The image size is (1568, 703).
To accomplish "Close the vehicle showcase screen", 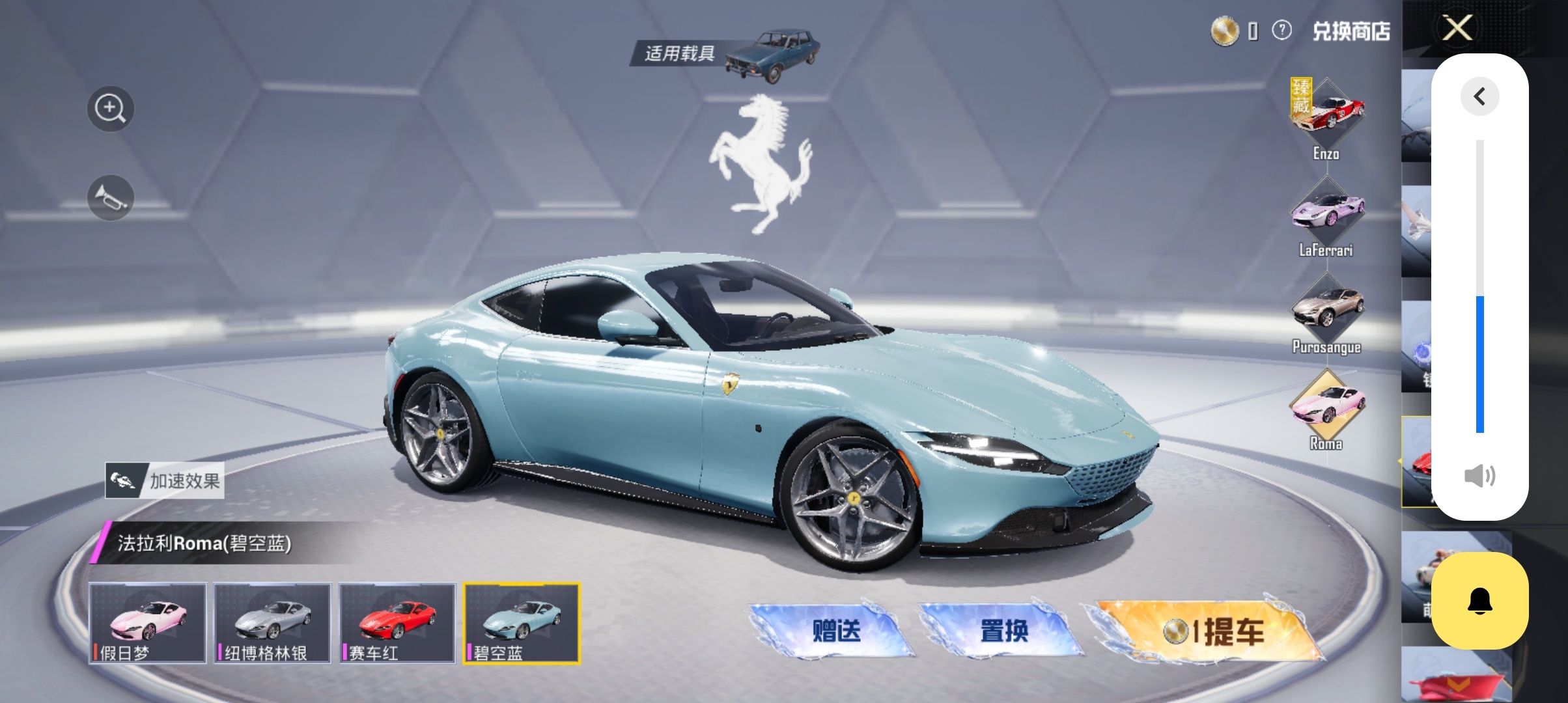I will (1457, 27).
